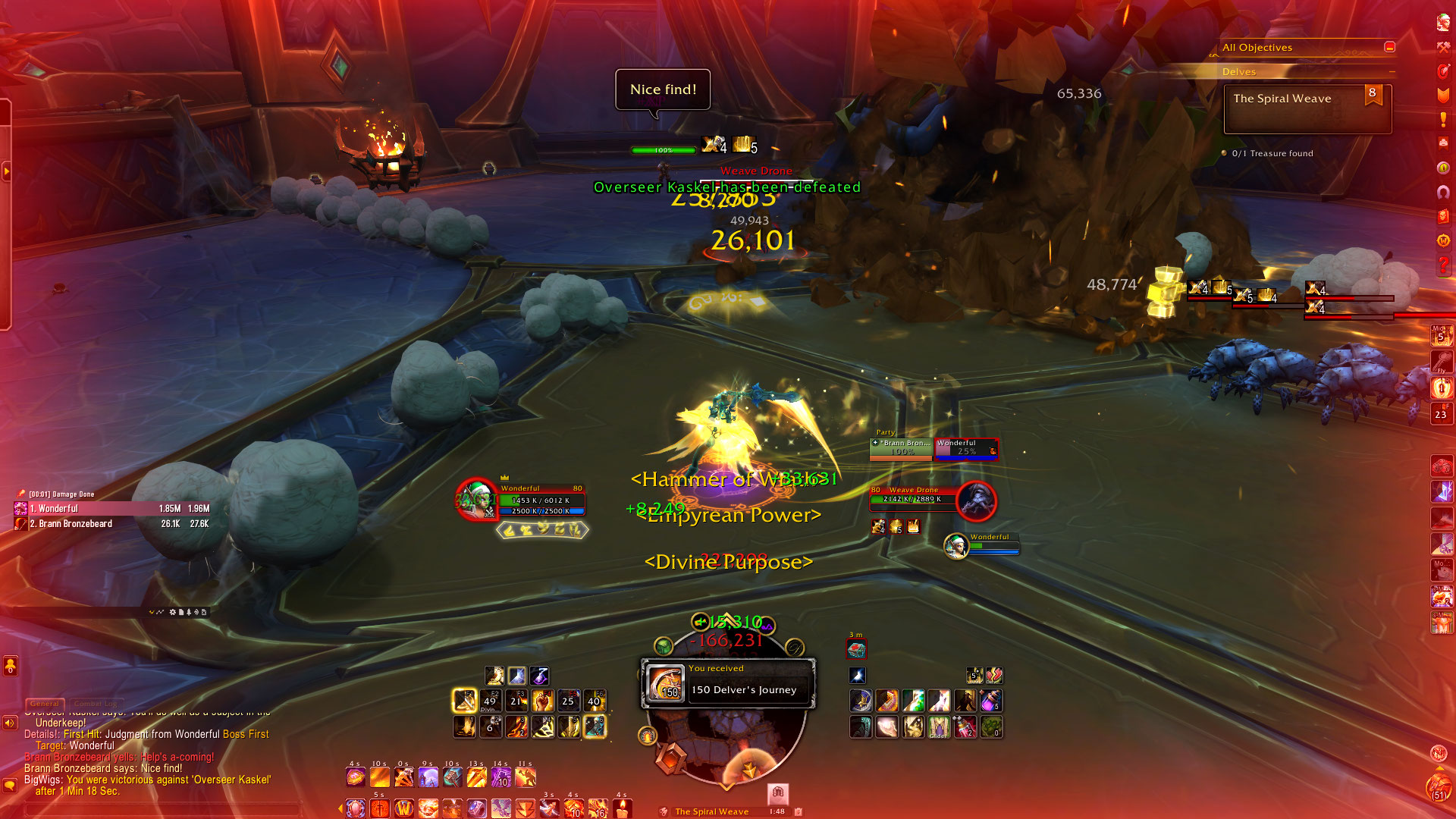Activate the glowing sword ability slot
The width and height of the screenshot is (1456, 819).
[x=464, y=701]
